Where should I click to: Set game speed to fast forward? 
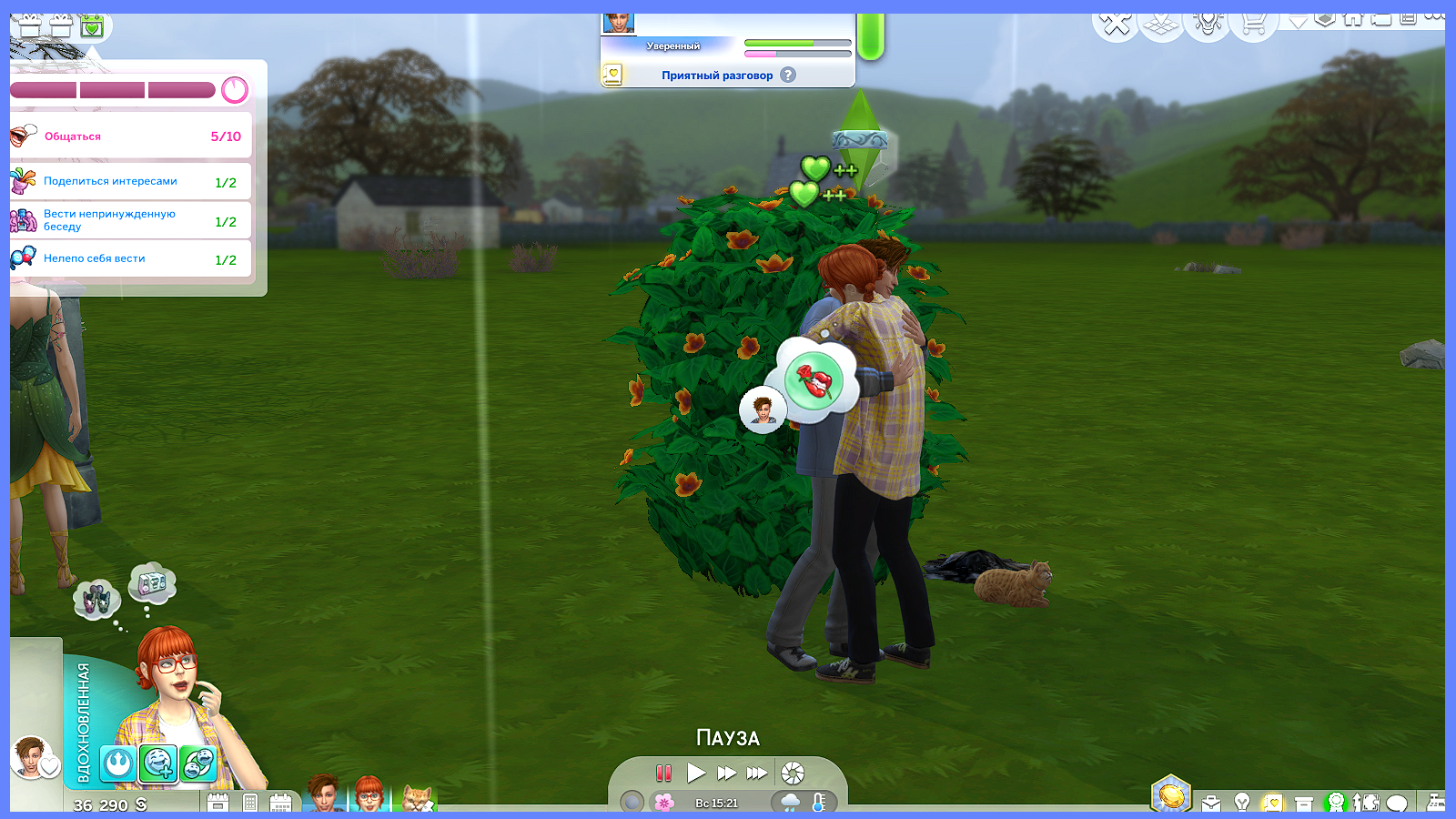click(726, 773)
